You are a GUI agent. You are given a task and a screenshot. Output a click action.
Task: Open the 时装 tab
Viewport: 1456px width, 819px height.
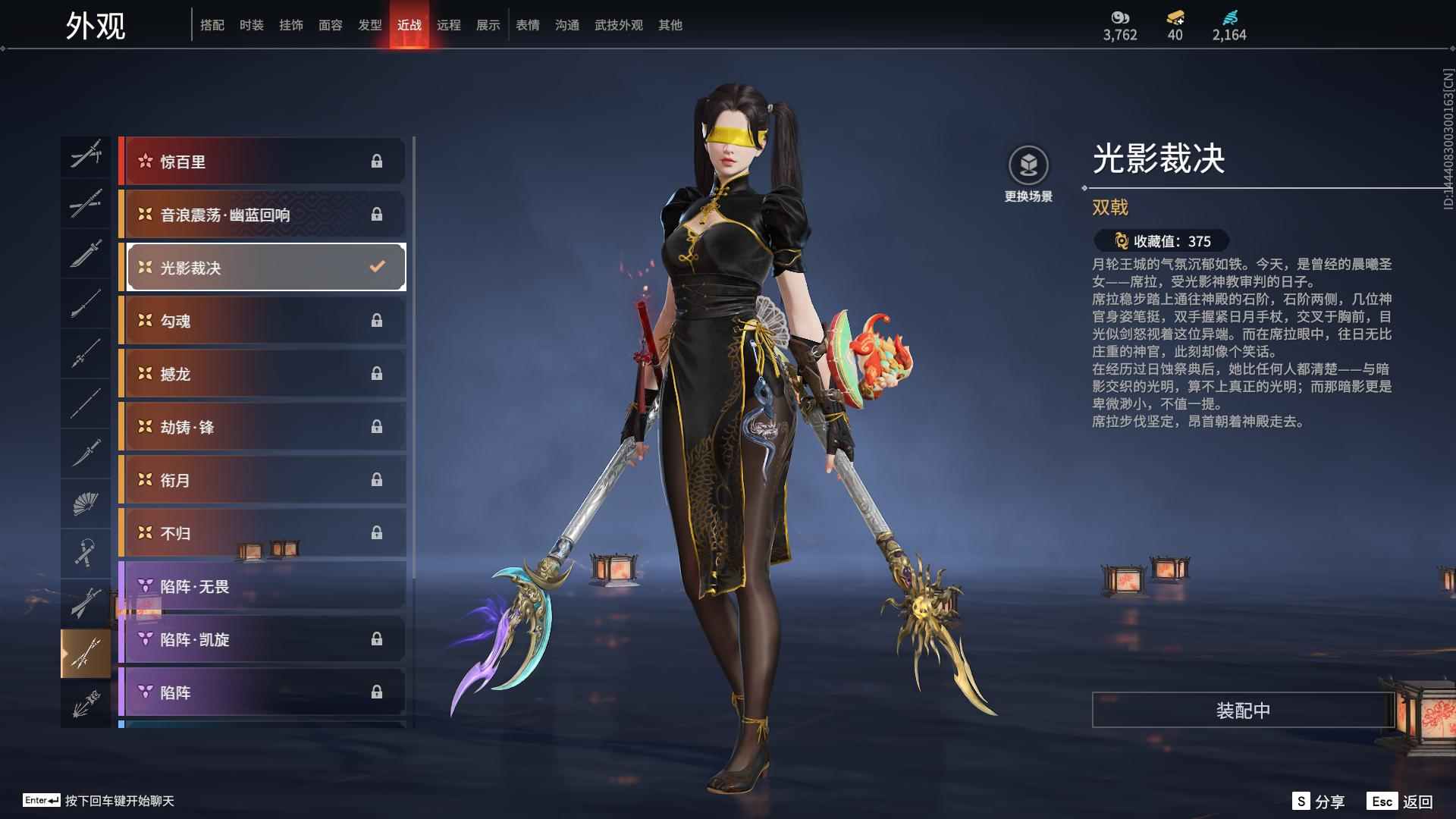click(253, 24)
